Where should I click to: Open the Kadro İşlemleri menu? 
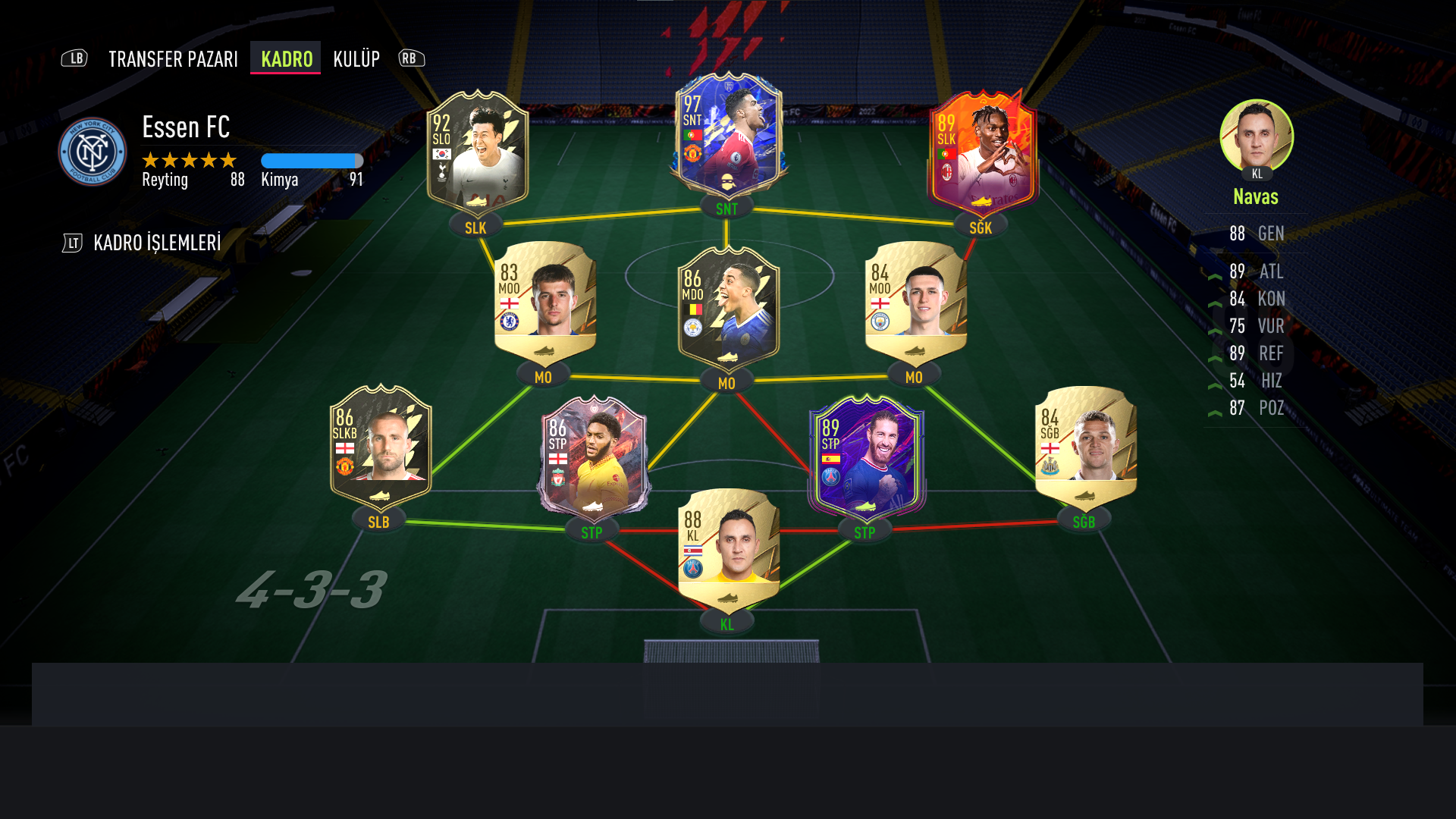click(x=157, y=243)
